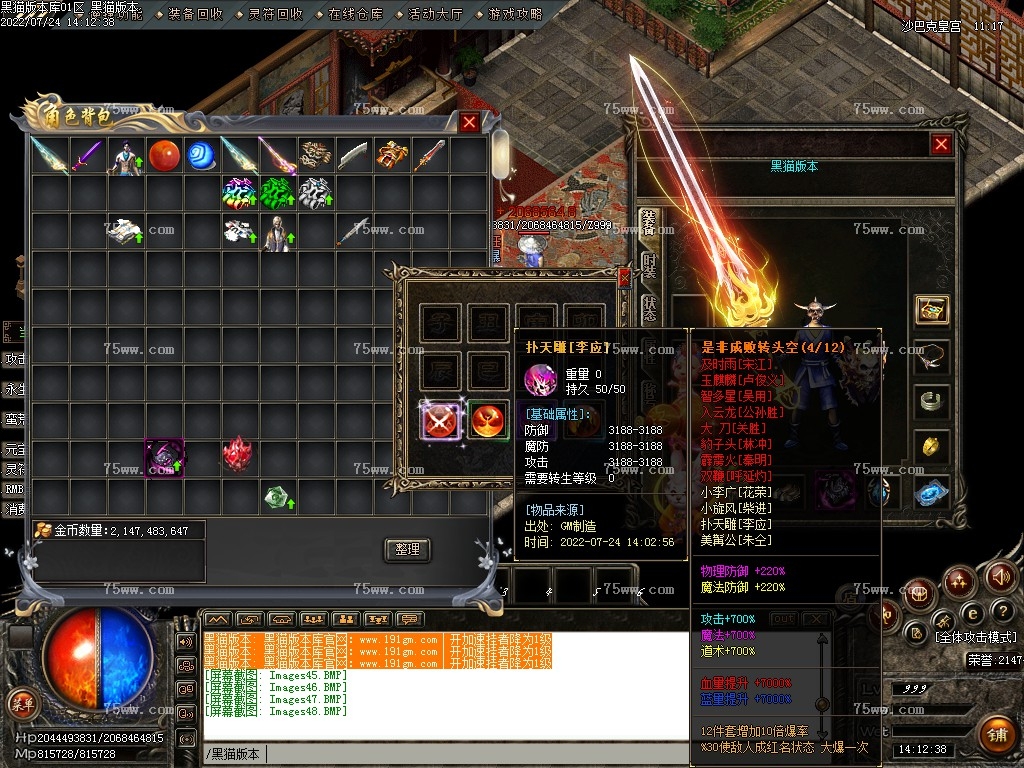This screenshot has width=1024, height=768.
Task: Select the purple sword in the bag
Action: [x=87, y=155]
